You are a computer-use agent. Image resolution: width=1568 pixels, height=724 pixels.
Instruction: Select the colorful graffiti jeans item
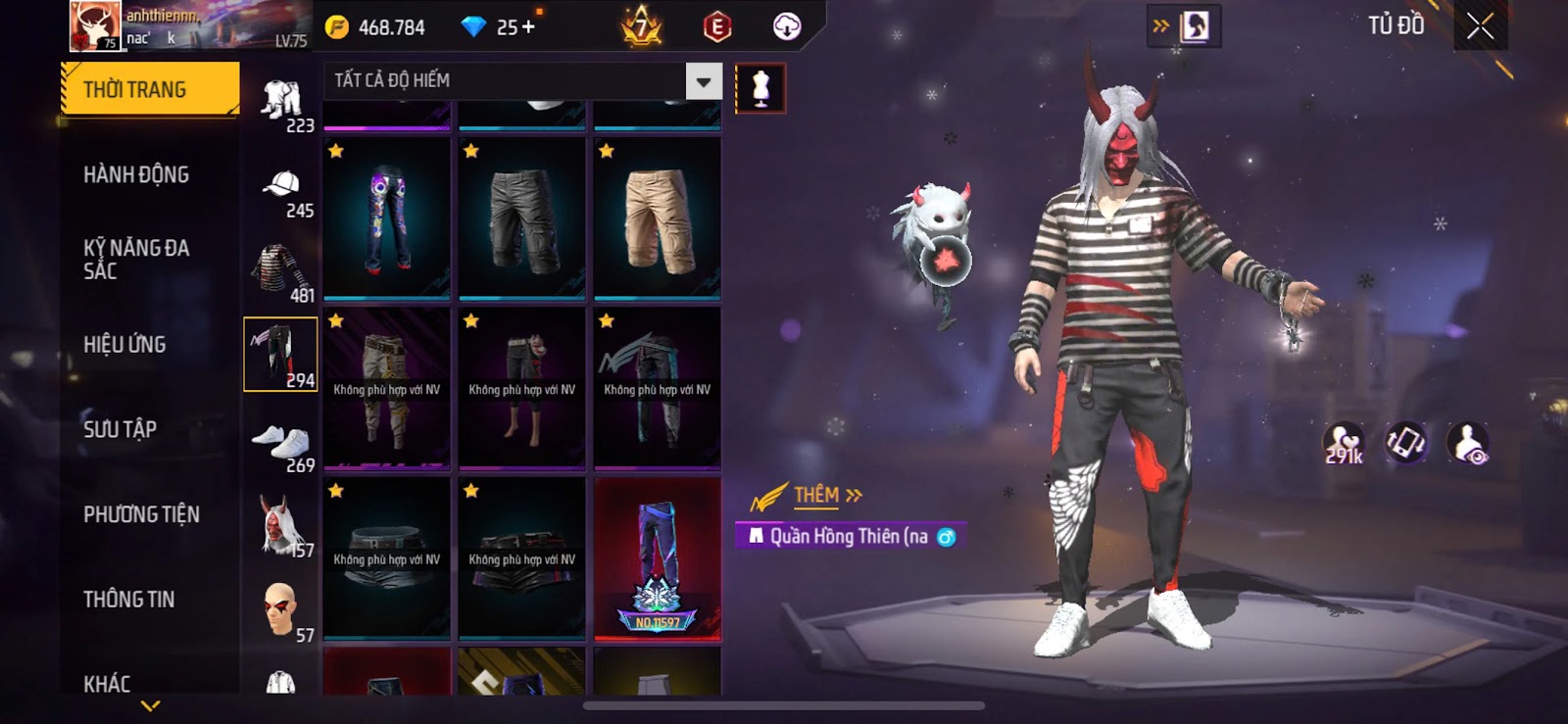coord(387,219)
